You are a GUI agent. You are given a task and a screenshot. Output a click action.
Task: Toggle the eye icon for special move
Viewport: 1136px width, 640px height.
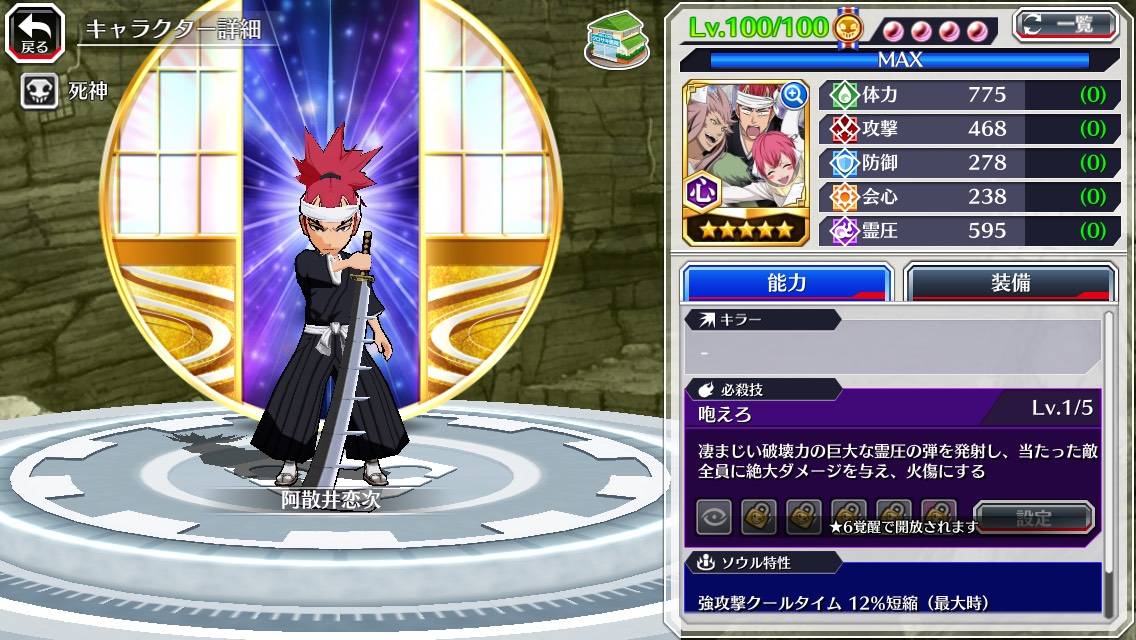714,518
